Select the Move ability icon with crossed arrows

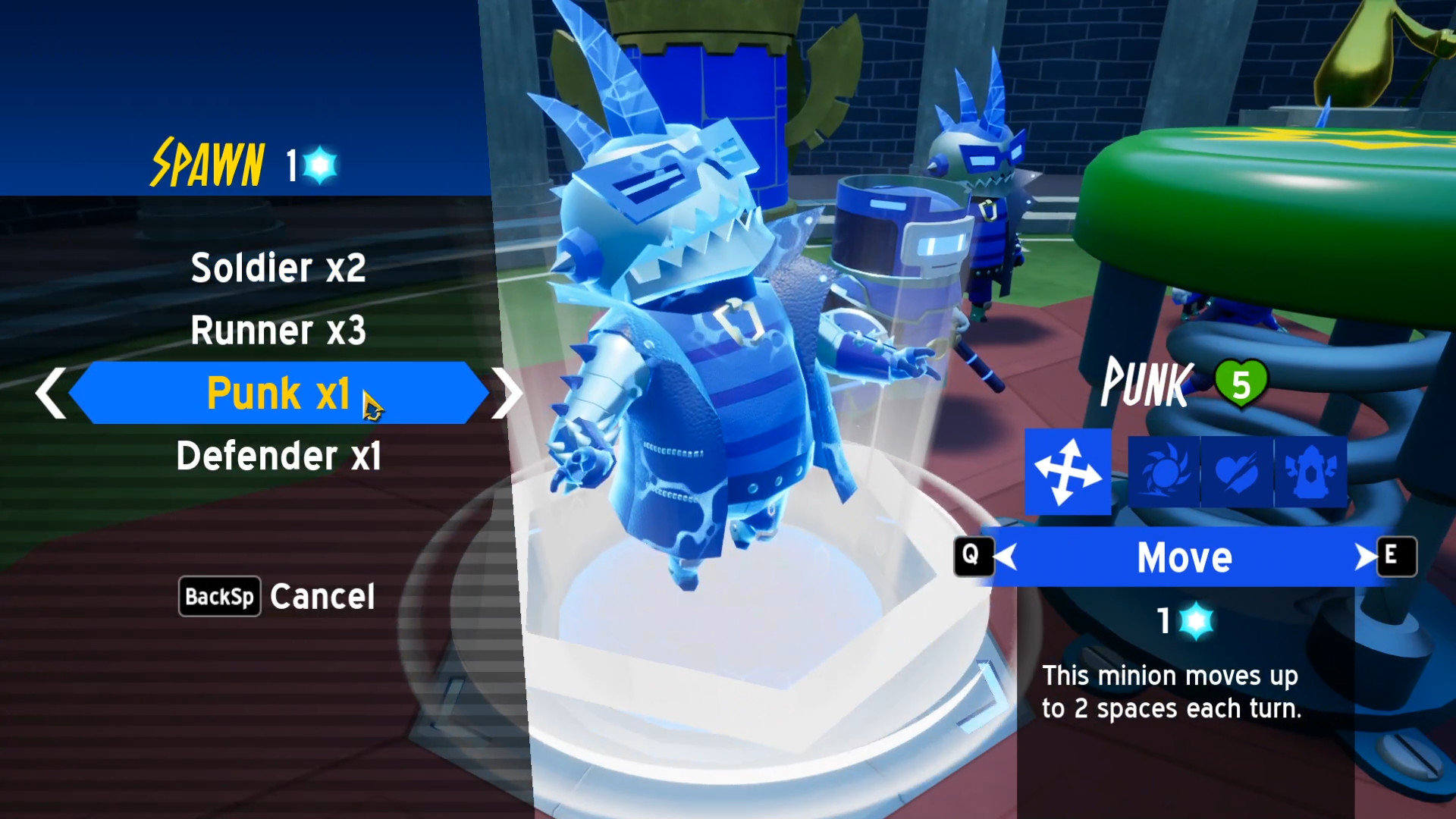pos(1068,472)
